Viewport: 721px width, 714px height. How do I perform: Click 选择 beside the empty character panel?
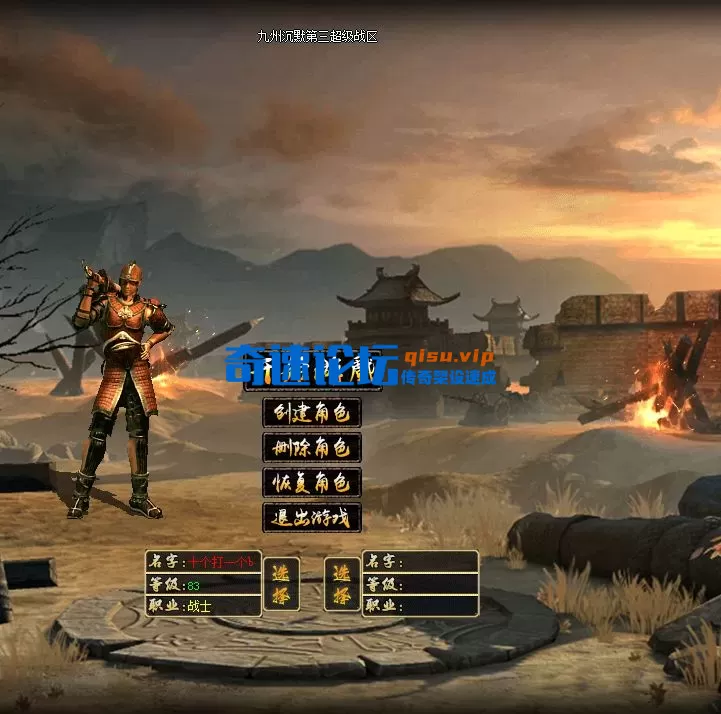[342, 584]
